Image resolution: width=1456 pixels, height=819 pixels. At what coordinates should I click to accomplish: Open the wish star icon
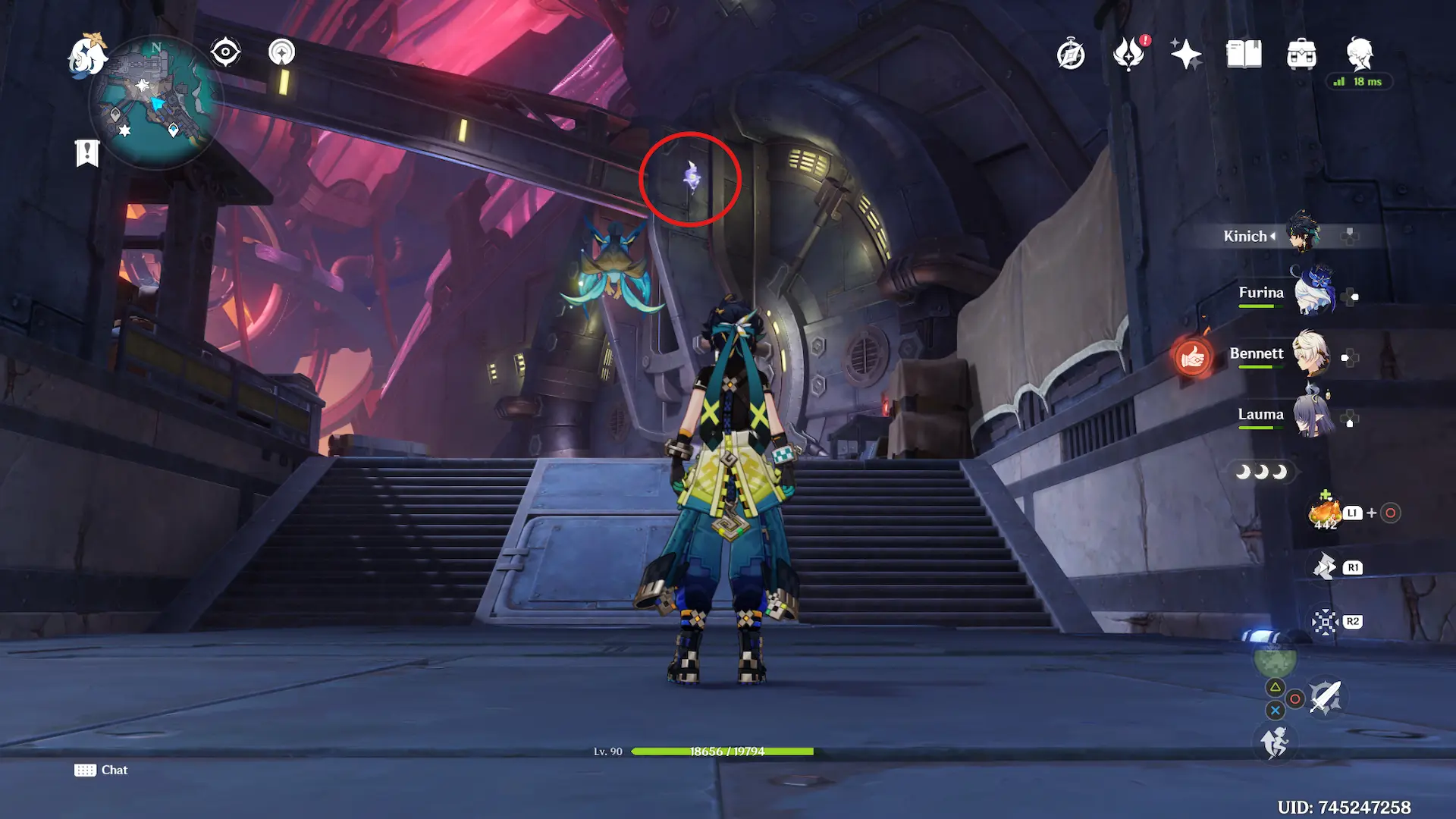(x=1186, y=55)
